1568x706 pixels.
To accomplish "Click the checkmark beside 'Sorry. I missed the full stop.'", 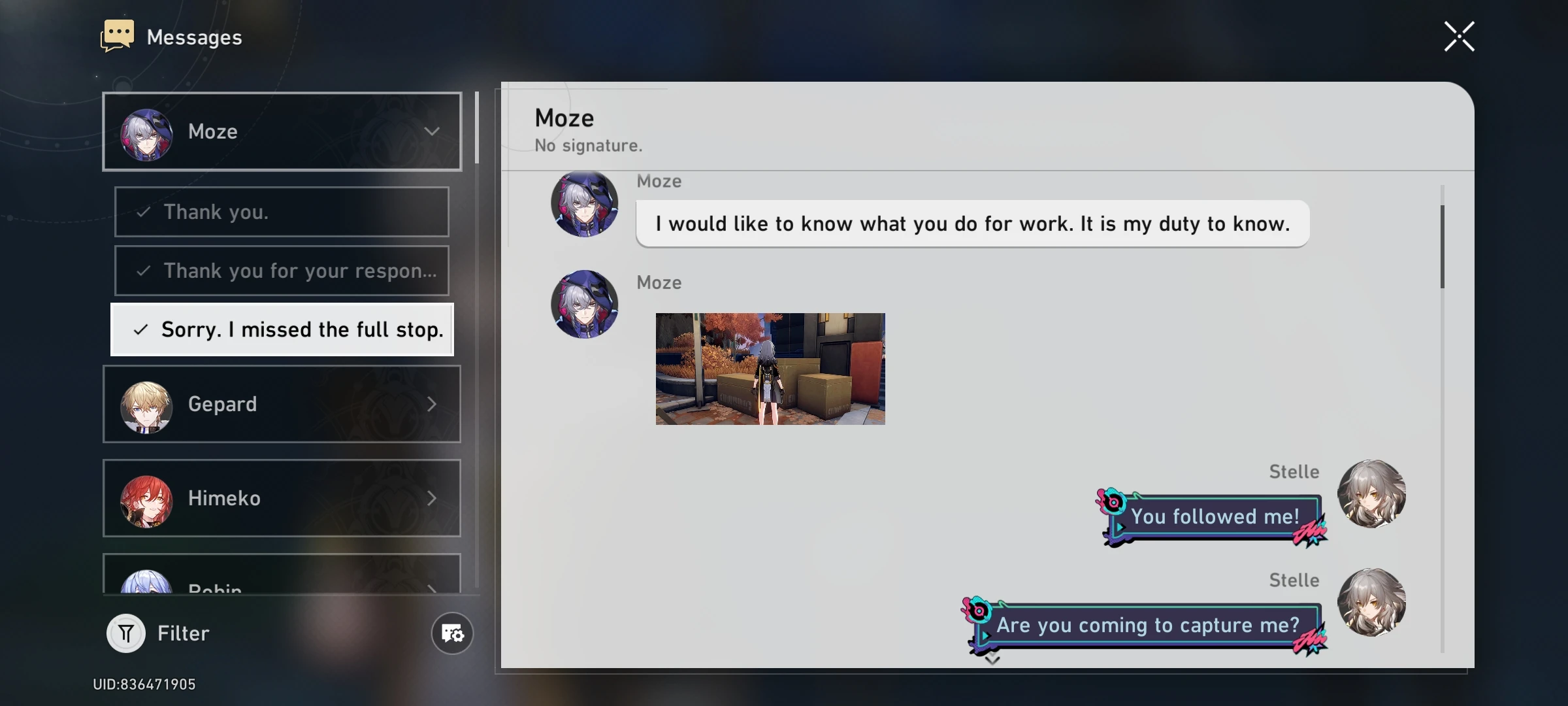I will point(139,330).
